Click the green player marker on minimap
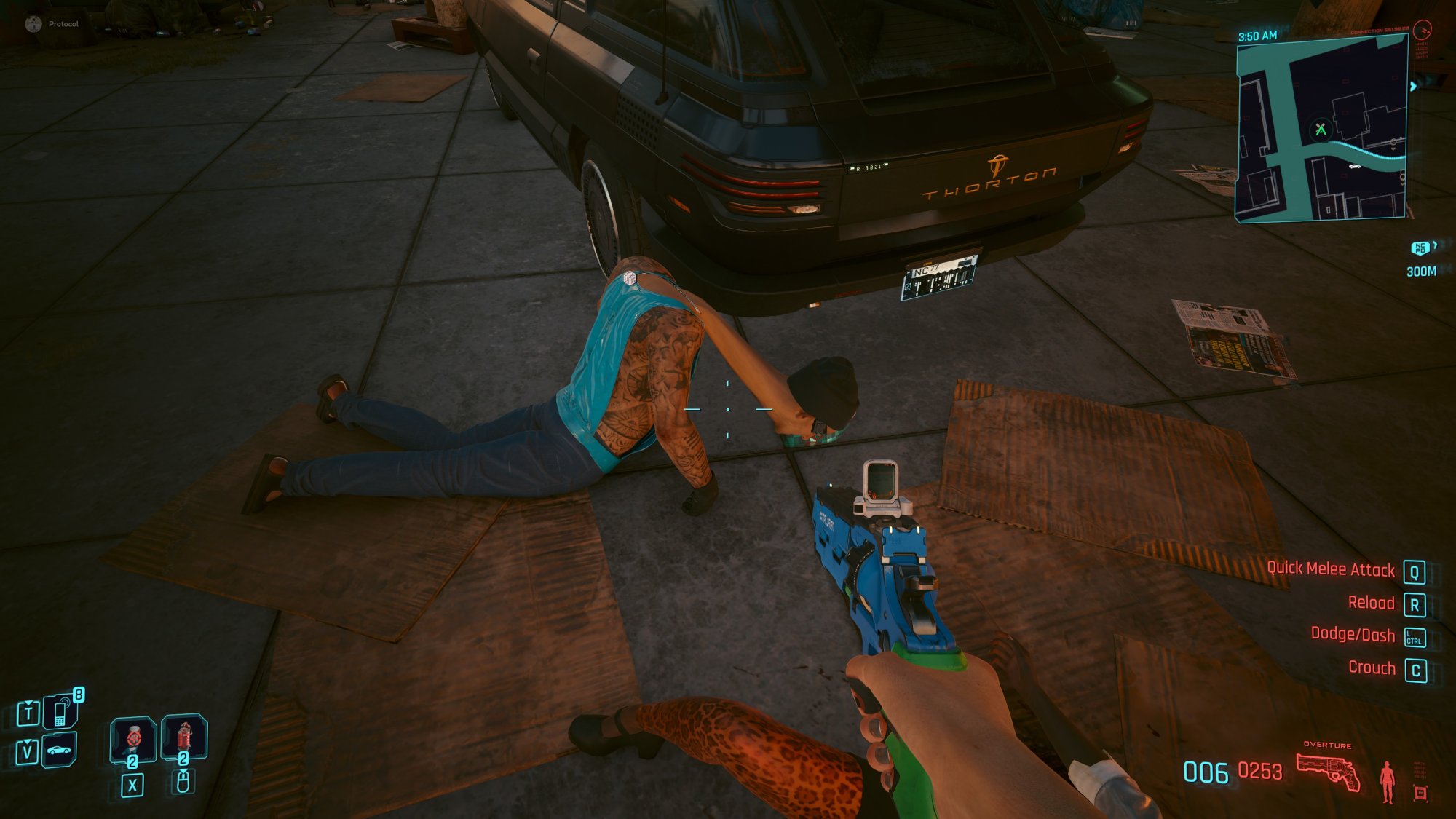 tap(1321, 130)
